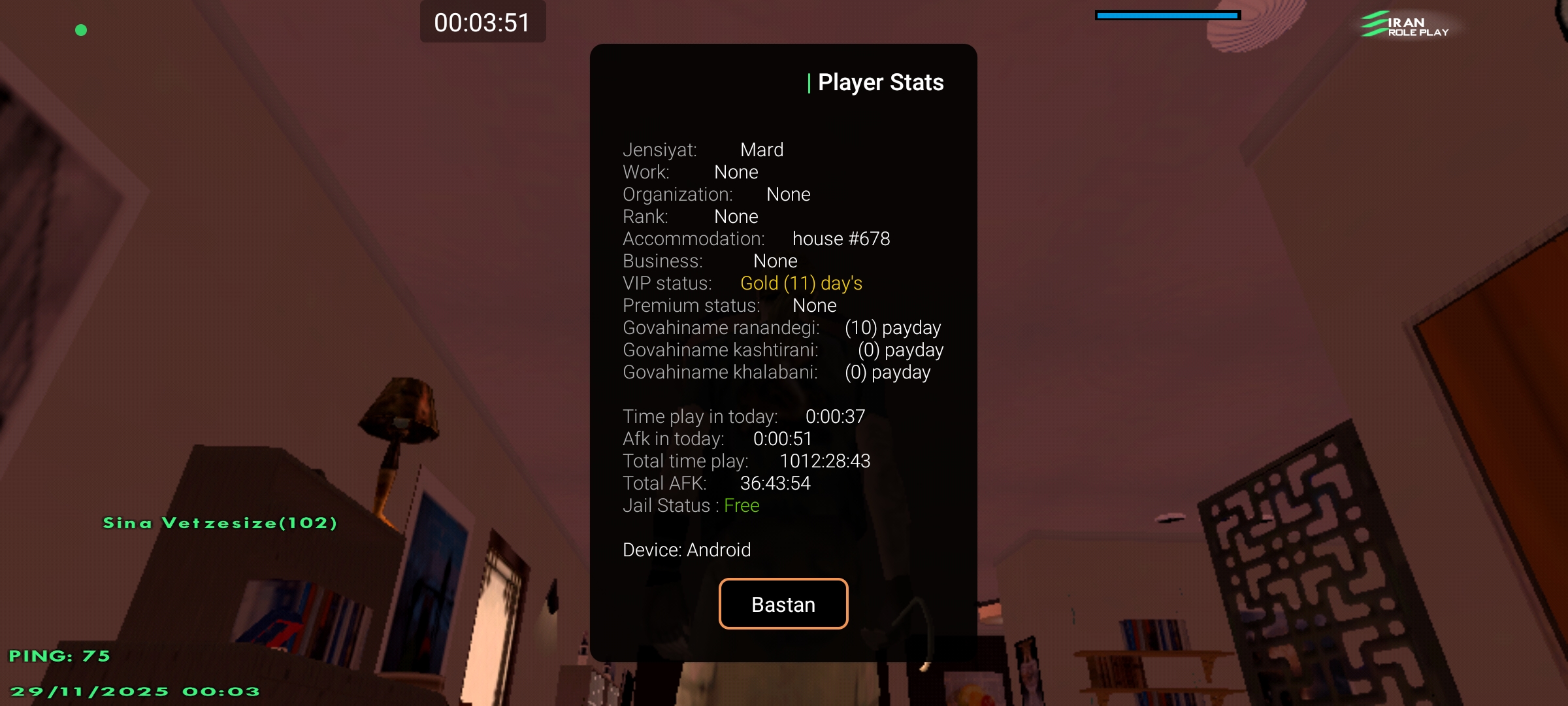Tap the green status dot indicator
This screenshot has width=1568, height=706.
click(x=82, y=30)
